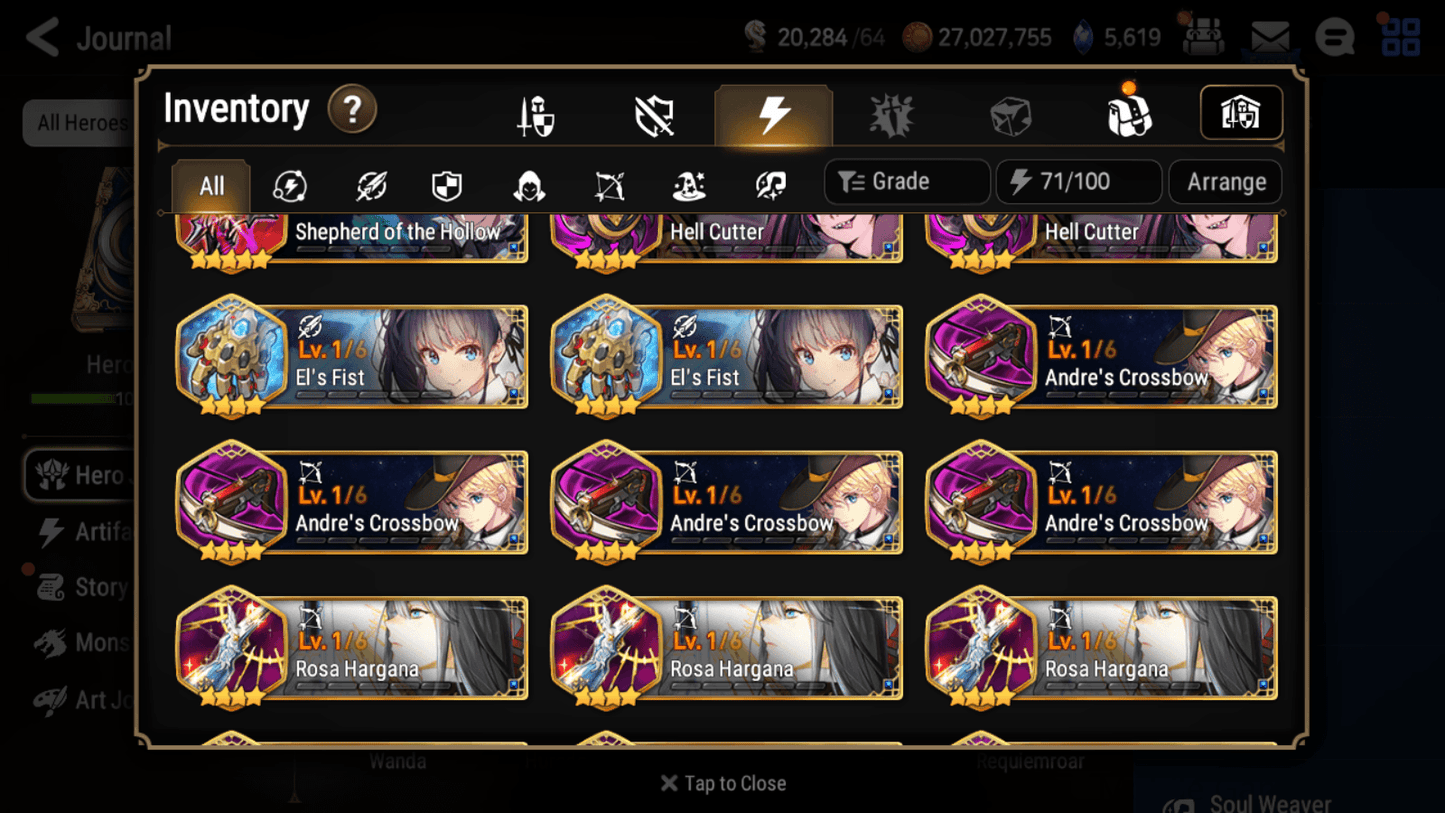Tap to Close the inventory window
The height and width of the screenshot is (813, 1445).
(722, 783)
